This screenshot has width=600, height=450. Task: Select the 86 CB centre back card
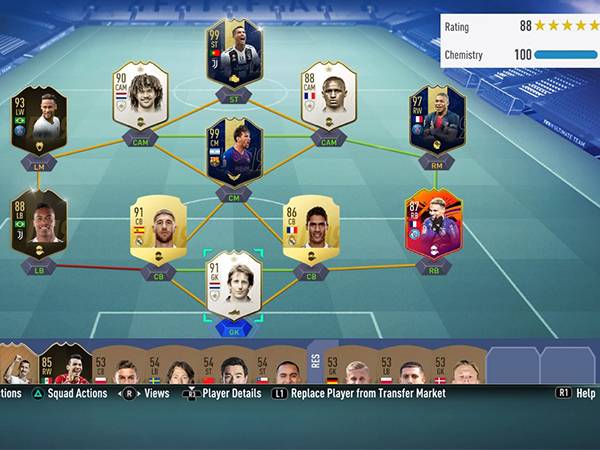pyautogui.click(x=310, y=228)
